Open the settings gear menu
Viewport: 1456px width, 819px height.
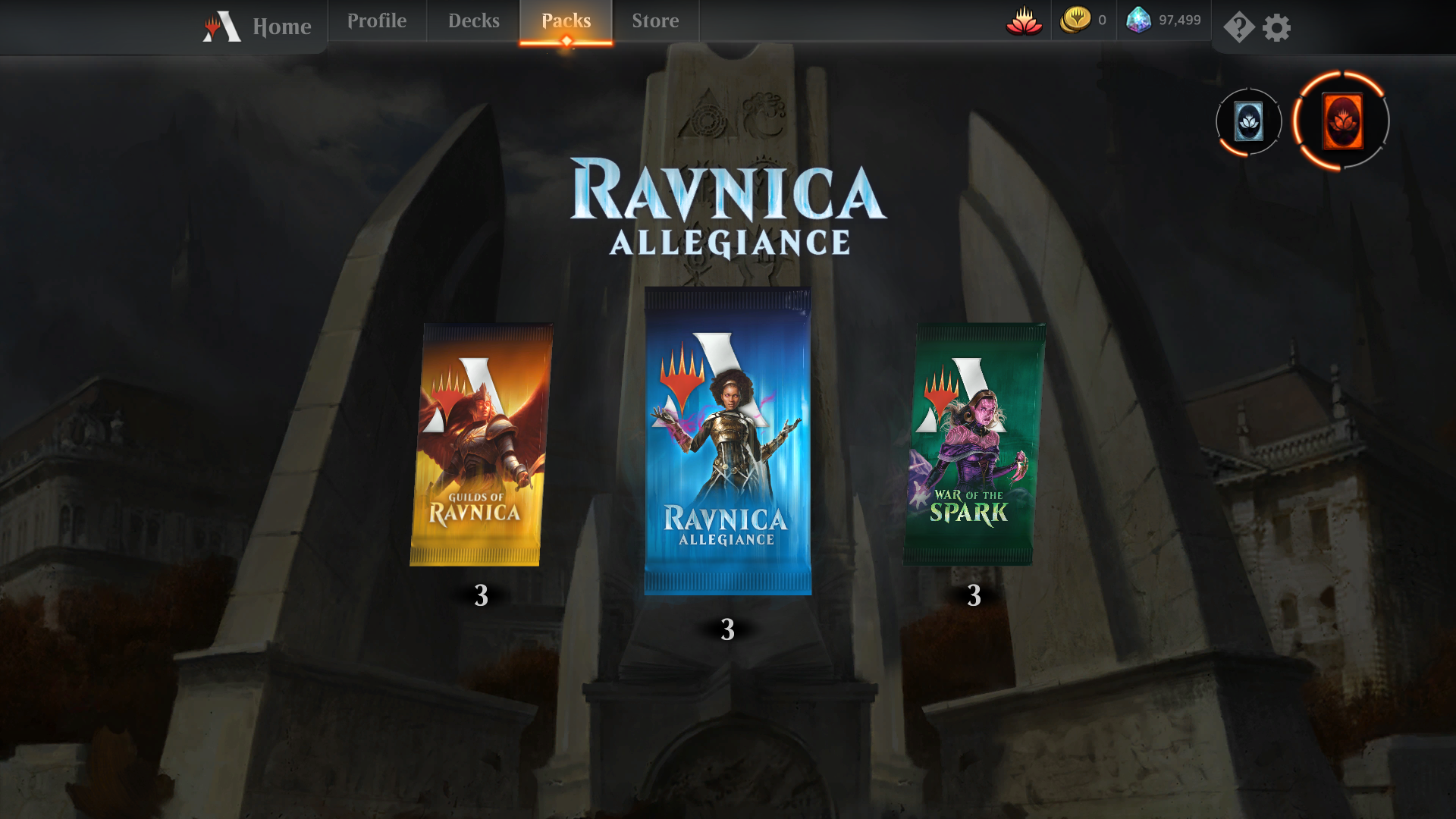coord(1276,28)
